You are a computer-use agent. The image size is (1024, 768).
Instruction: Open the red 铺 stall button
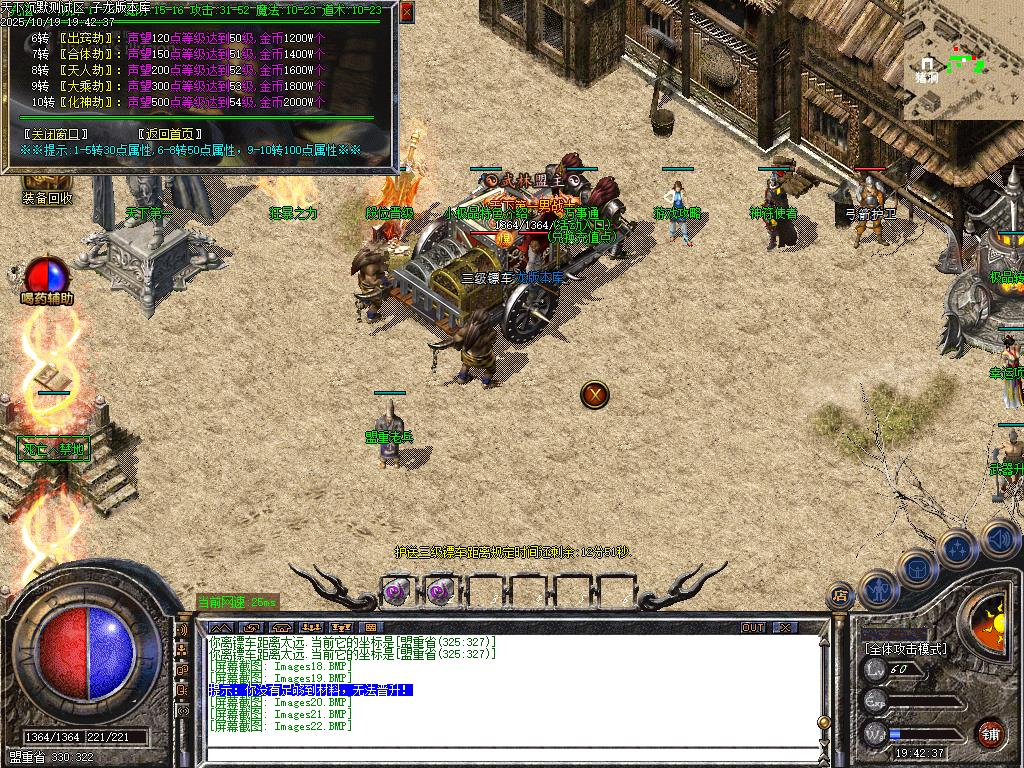point(990,734)
